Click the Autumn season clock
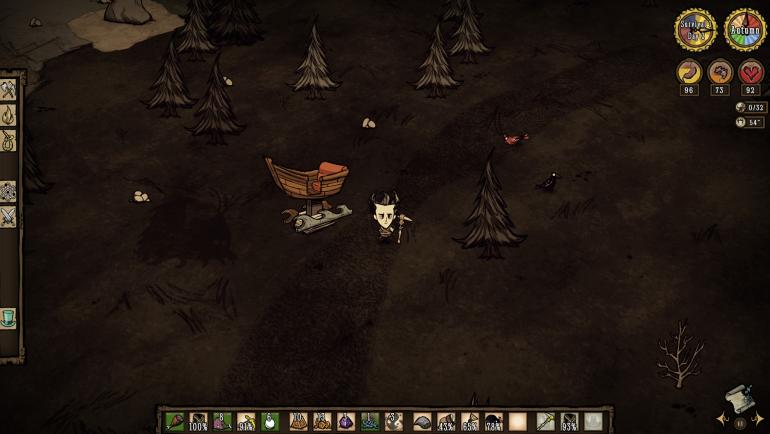Screen dimensions: 770x434 745,30
